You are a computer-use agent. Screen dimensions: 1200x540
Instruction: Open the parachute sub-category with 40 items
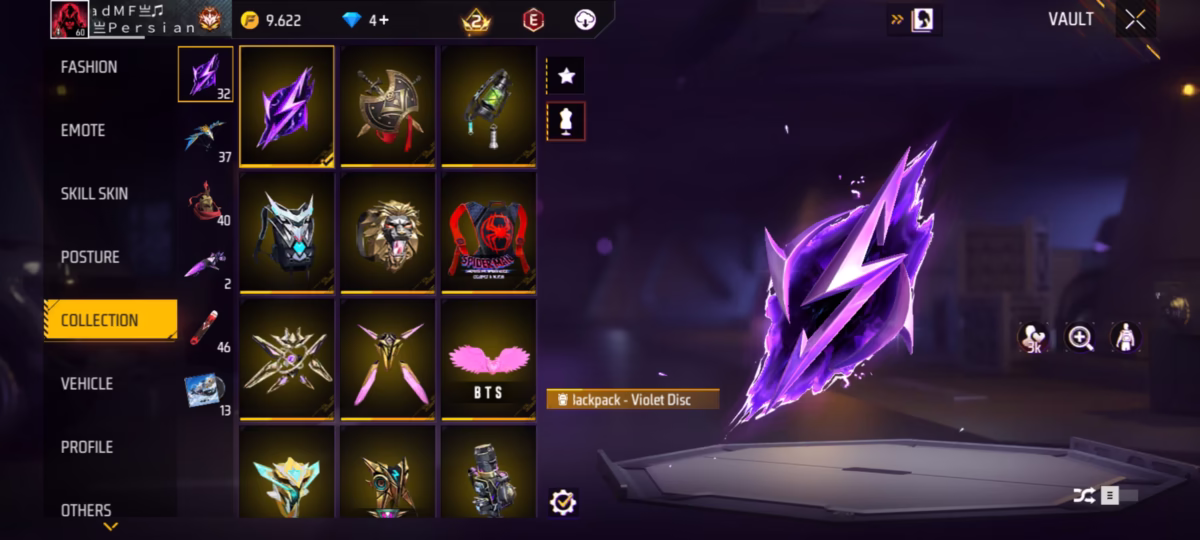(x=206, y=202)
